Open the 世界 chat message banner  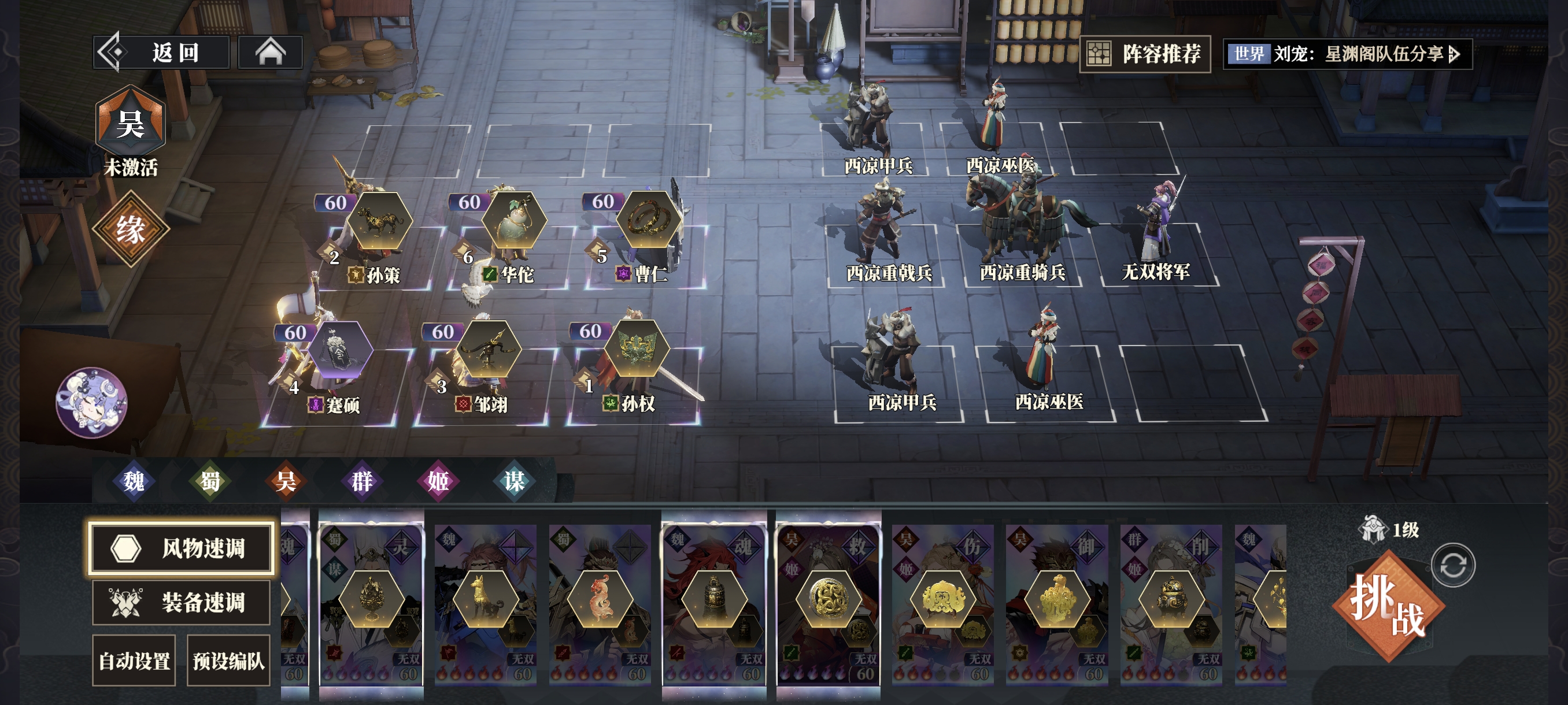click(1347, 54)
